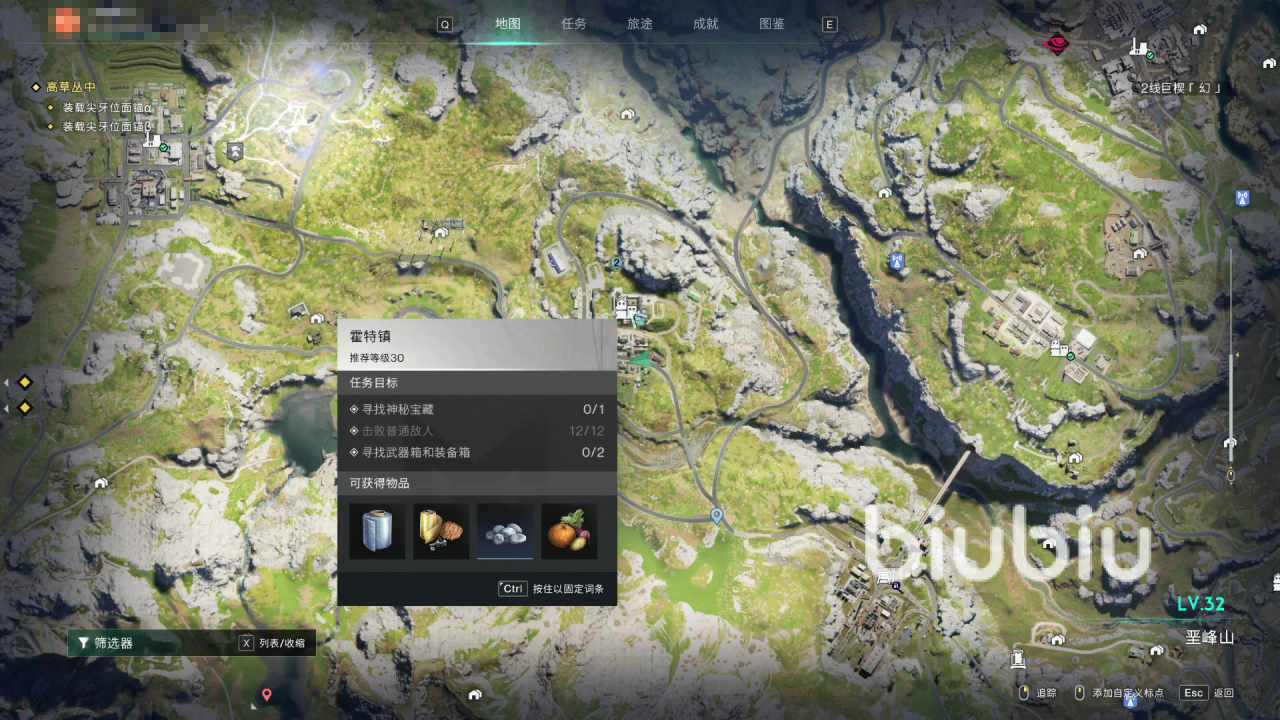
Task: Click the red eye map marker
Action: (1055, 43)
